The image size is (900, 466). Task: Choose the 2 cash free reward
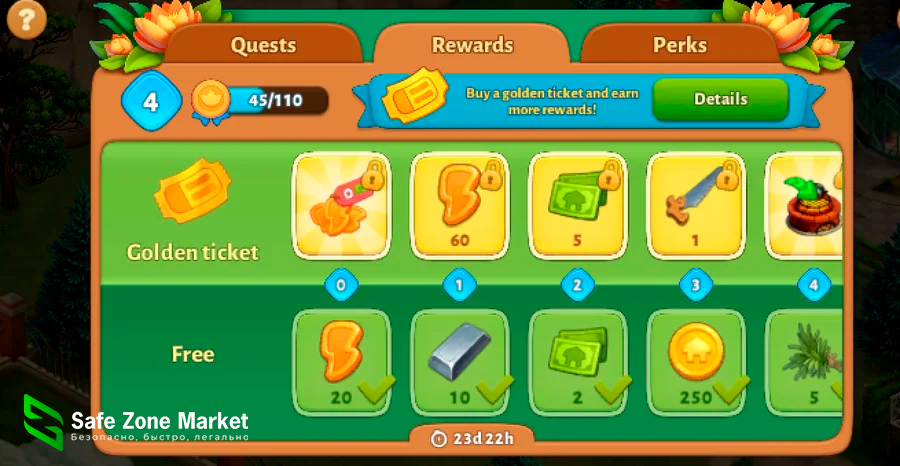click(577, 360)
